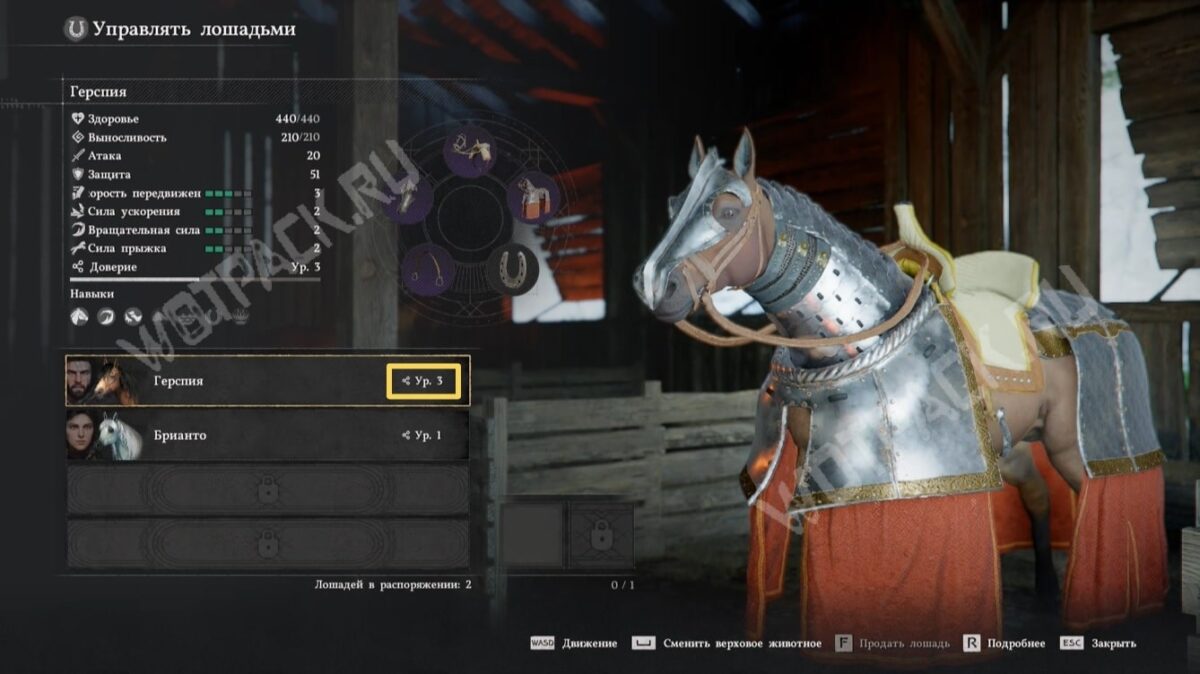This screenshot has height=674, width=1200.
Task: Open the stirrups equipment slot
Action: pyautogui.click(x=428, y=269)
